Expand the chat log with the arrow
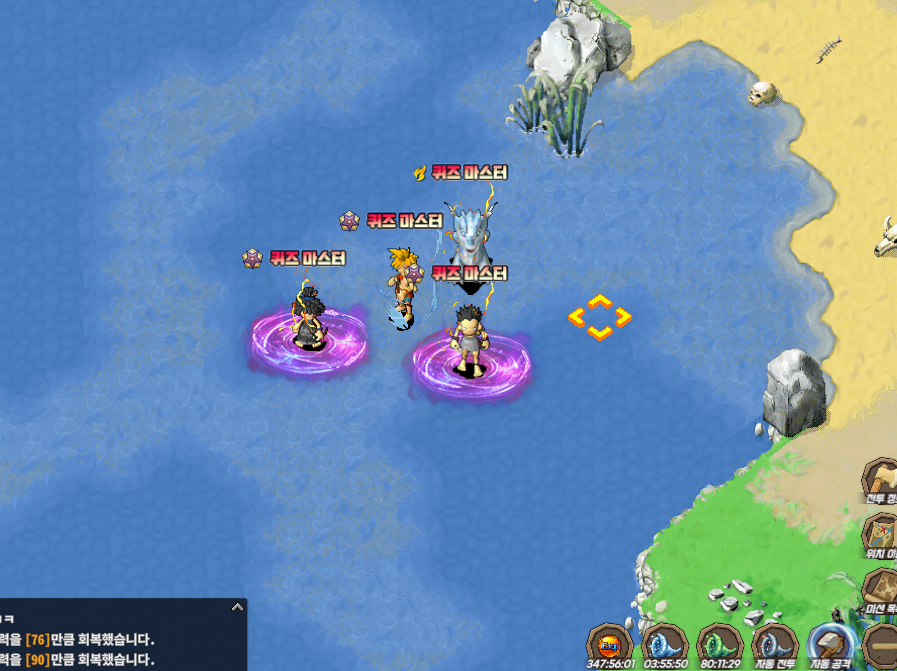This screenshot has width=897, height=671. click(x=237, y=607)
